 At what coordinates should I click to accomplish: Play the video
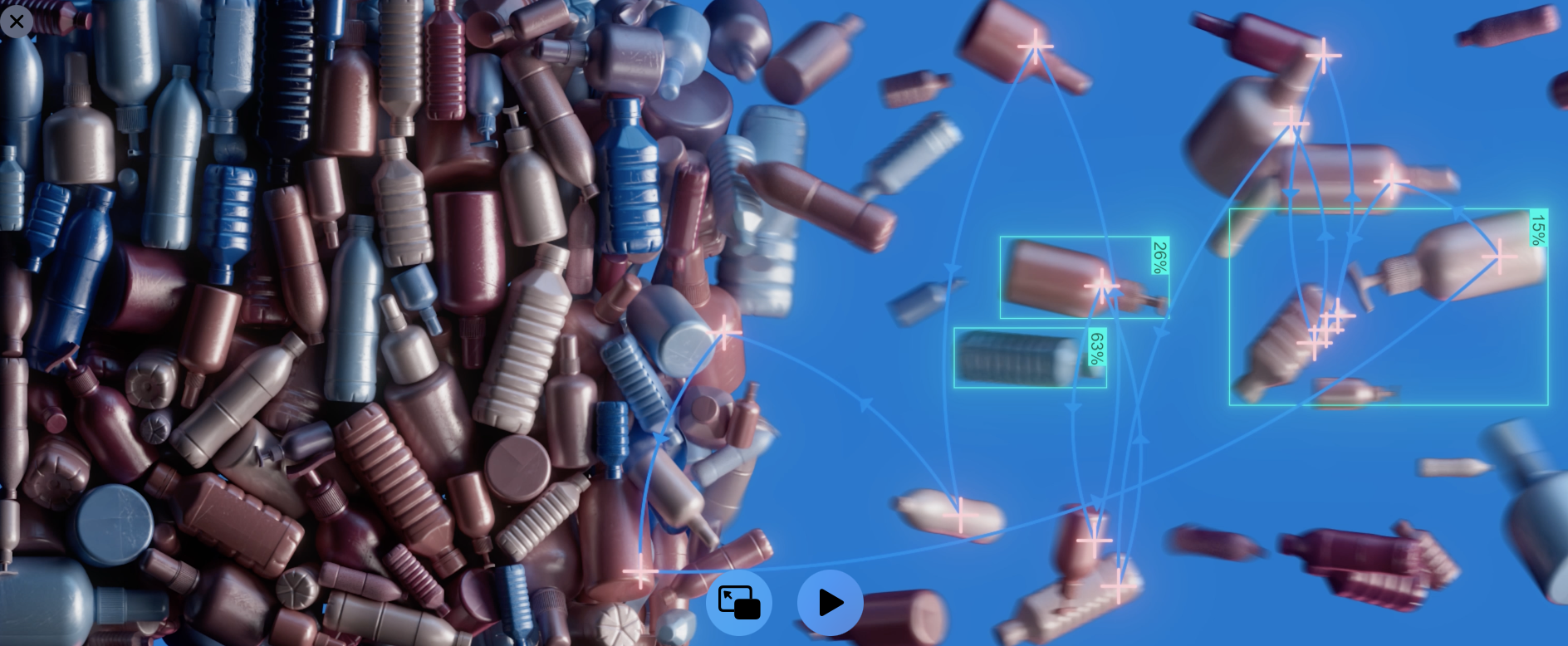pos(830,603)
